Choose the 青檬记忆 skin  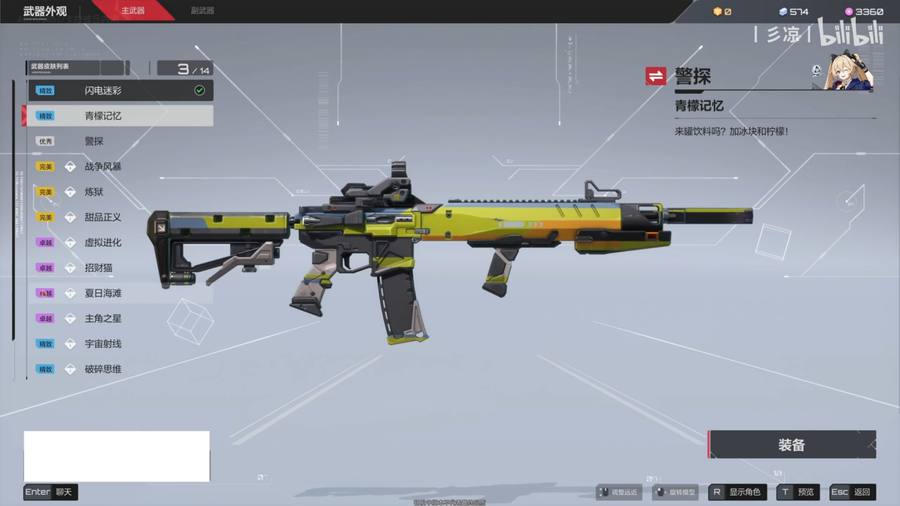click(120, 116)
